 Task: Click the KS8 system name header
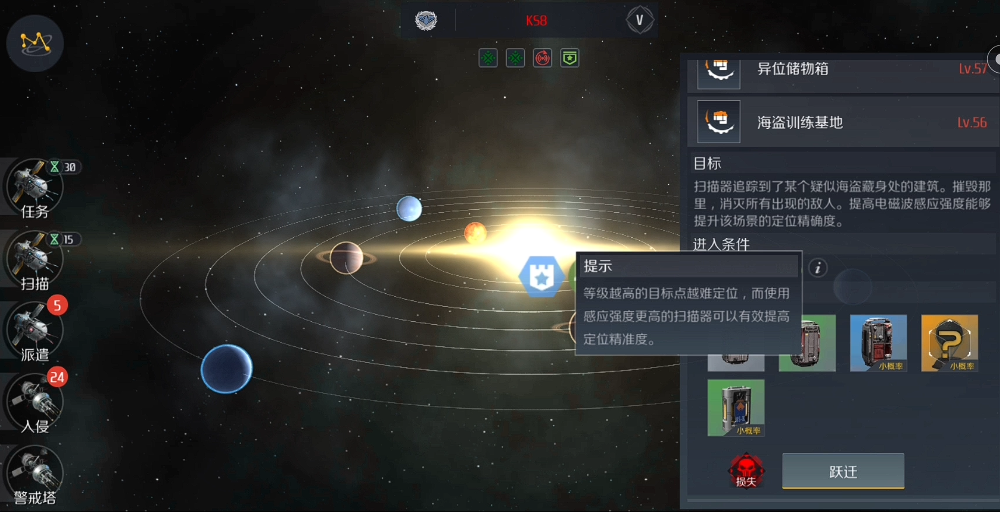pyautogui.click(x=536, y=20)
